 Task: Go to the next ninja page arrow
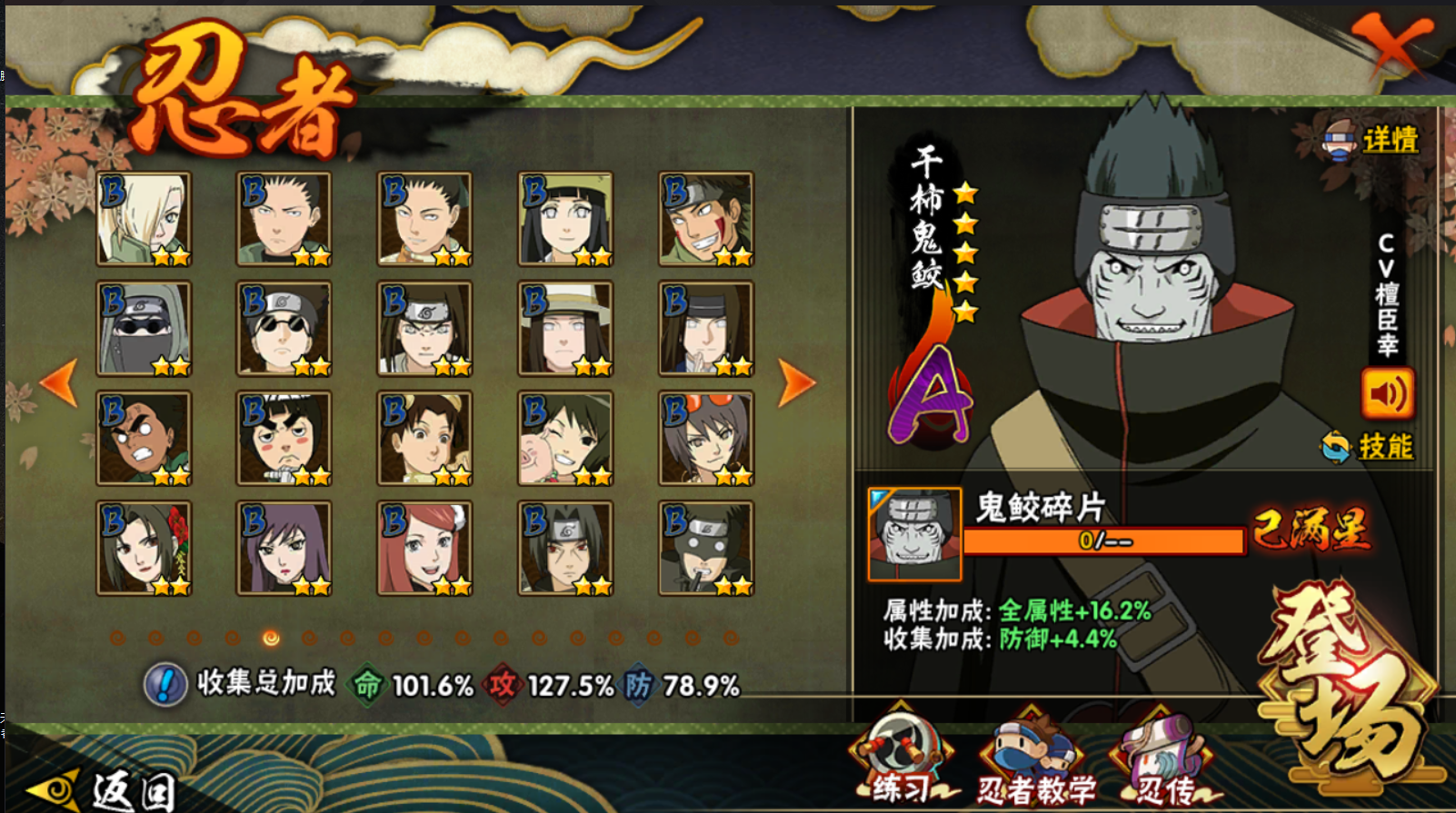796,383
